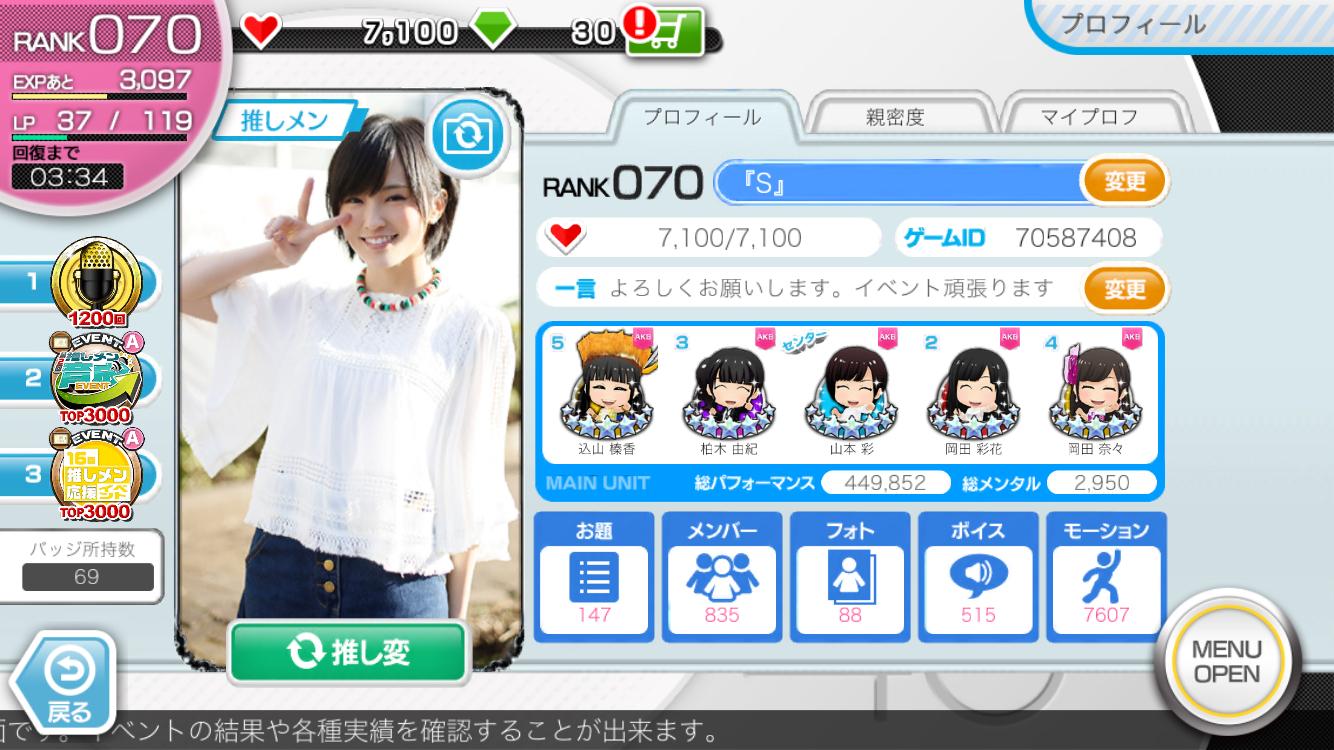Select the プロフィール tab
Screen dimensions: 1334x750
[x=701, y=117]
